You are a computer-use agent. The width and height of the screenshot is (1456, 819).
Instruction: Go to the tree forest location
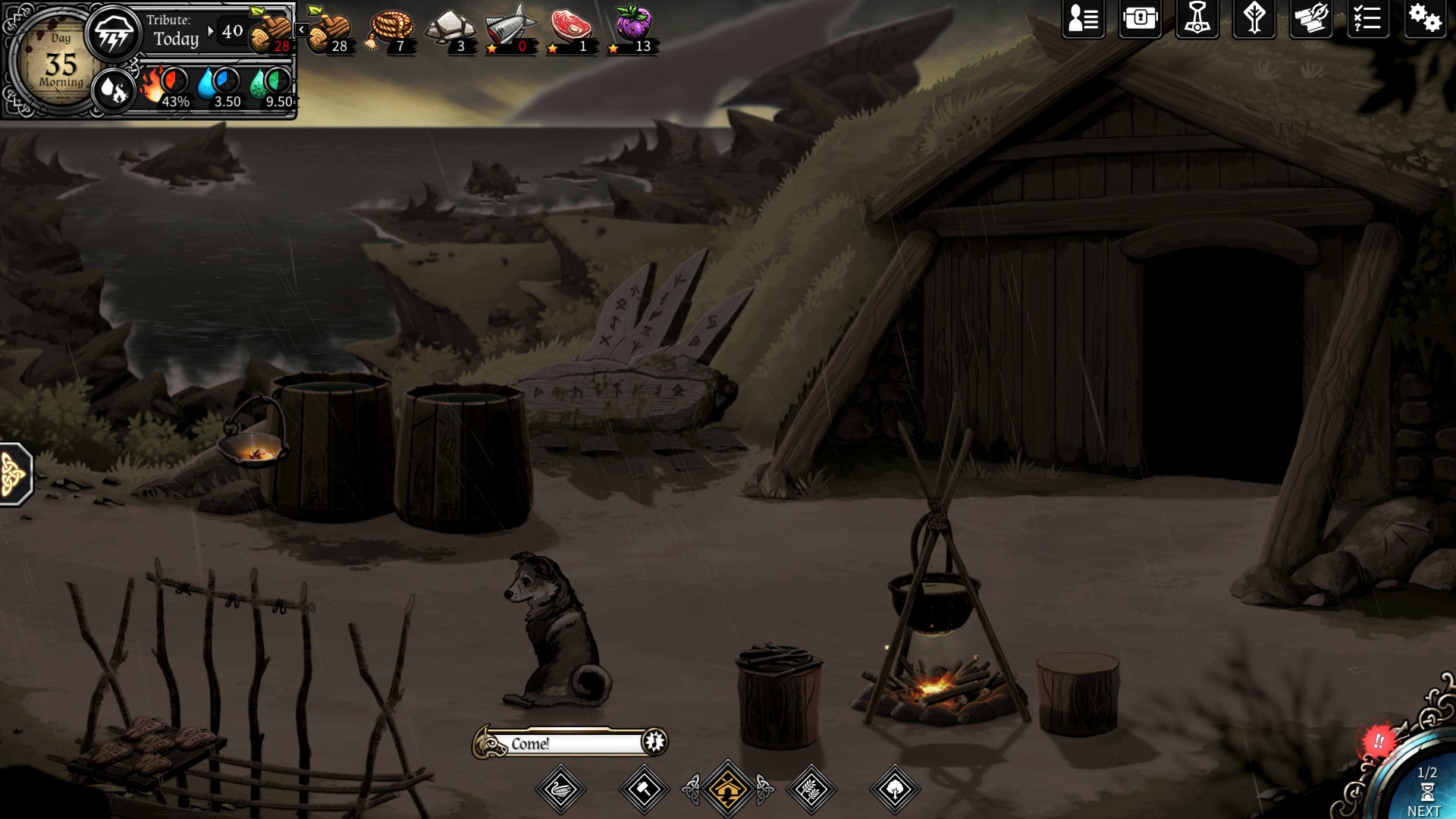tap(895, 790)
